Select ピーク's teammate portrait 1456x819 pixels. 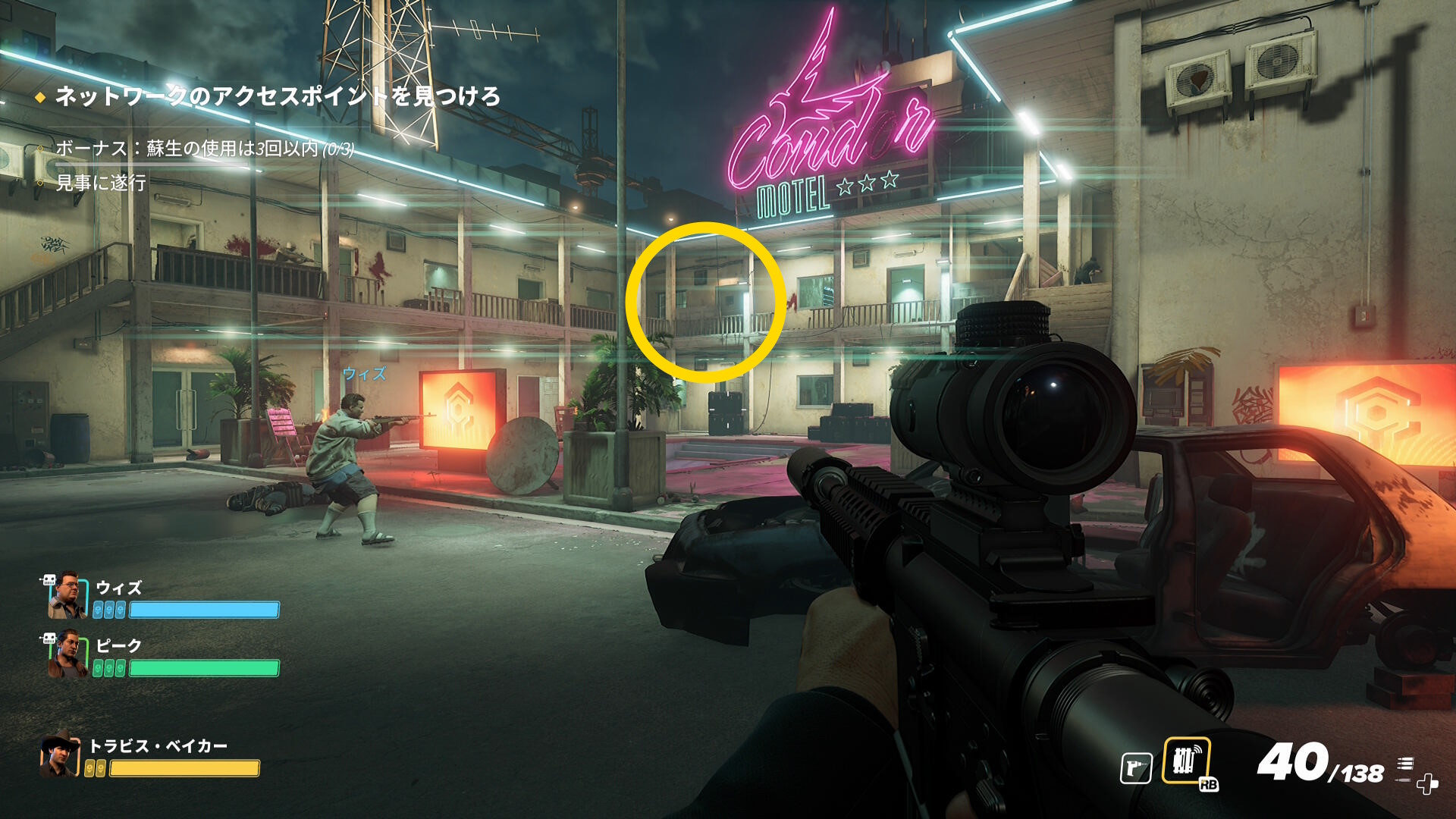[66, 654]
